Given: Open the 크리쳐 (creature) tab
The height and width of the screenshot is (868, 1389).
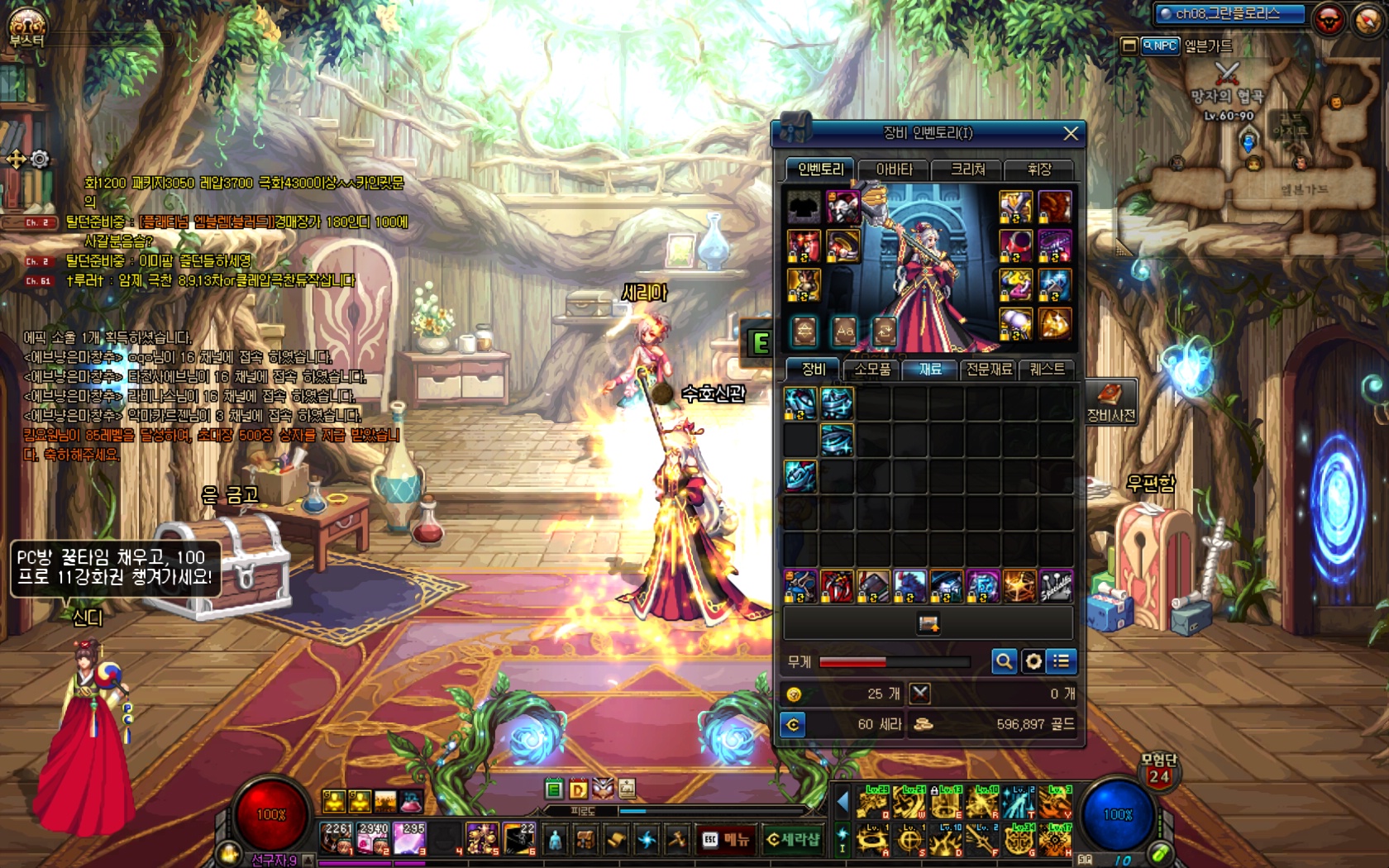Looking at the screenshot, I should (967, 169).
